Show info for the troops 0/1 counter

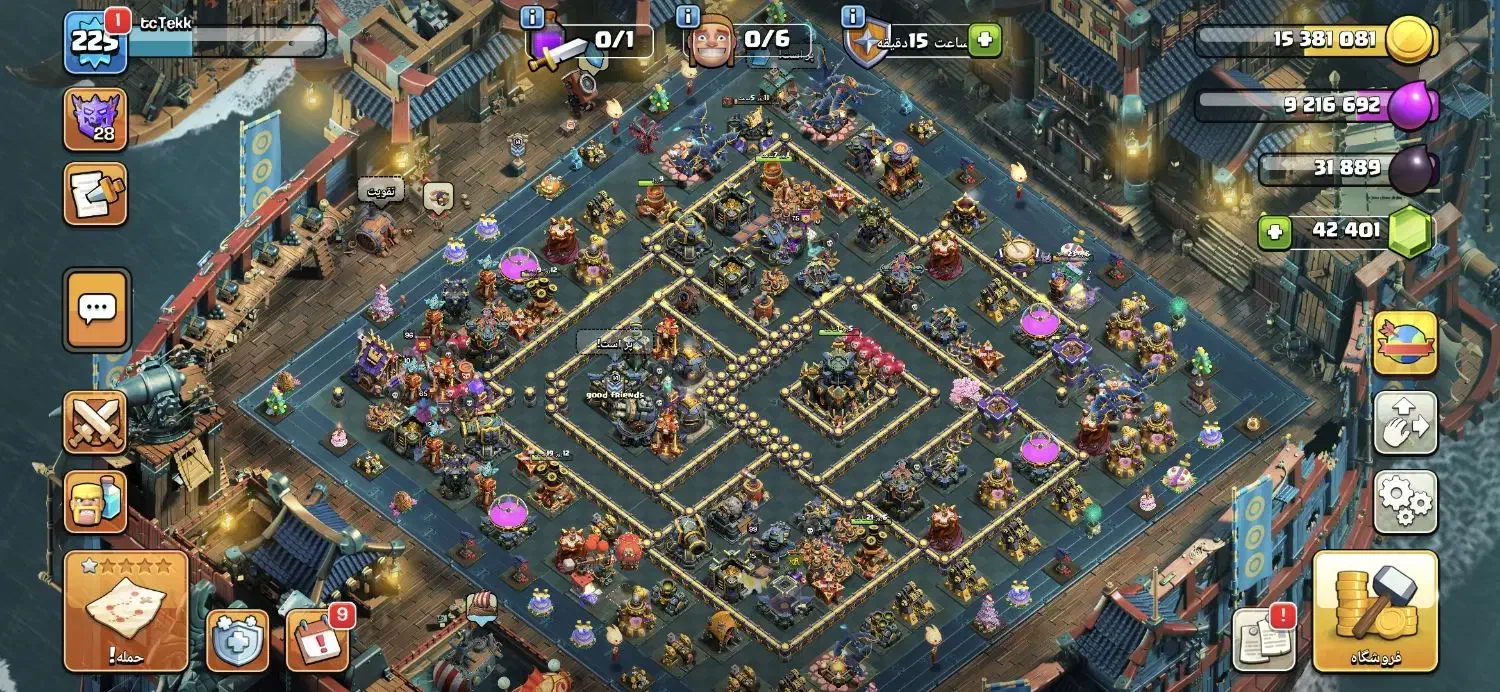pyautogui.click(x=532, y=17)
